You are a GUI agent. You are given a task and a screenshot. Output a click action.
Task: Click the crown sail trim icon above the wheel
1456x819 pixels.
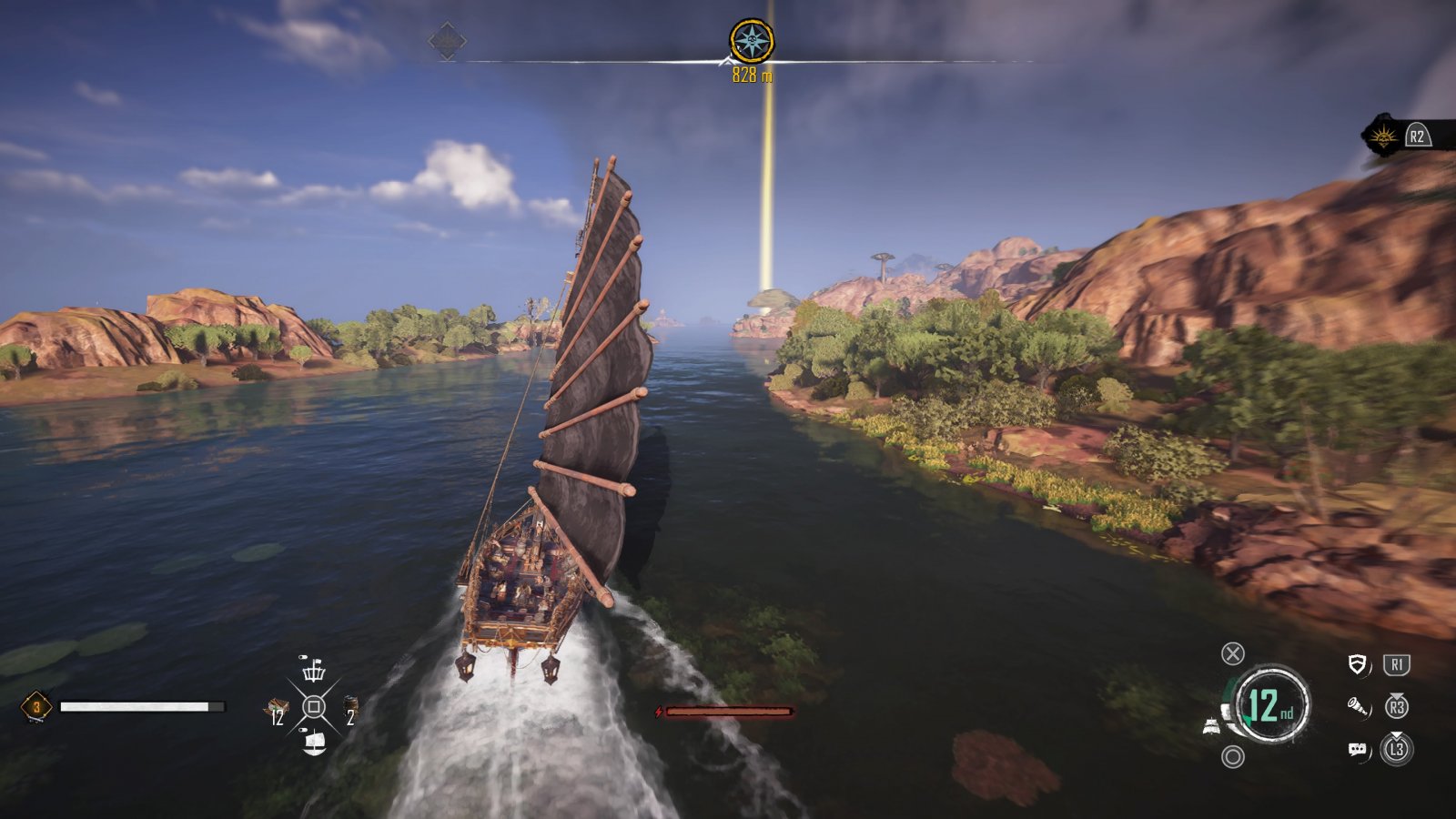(x=314, y=673)
